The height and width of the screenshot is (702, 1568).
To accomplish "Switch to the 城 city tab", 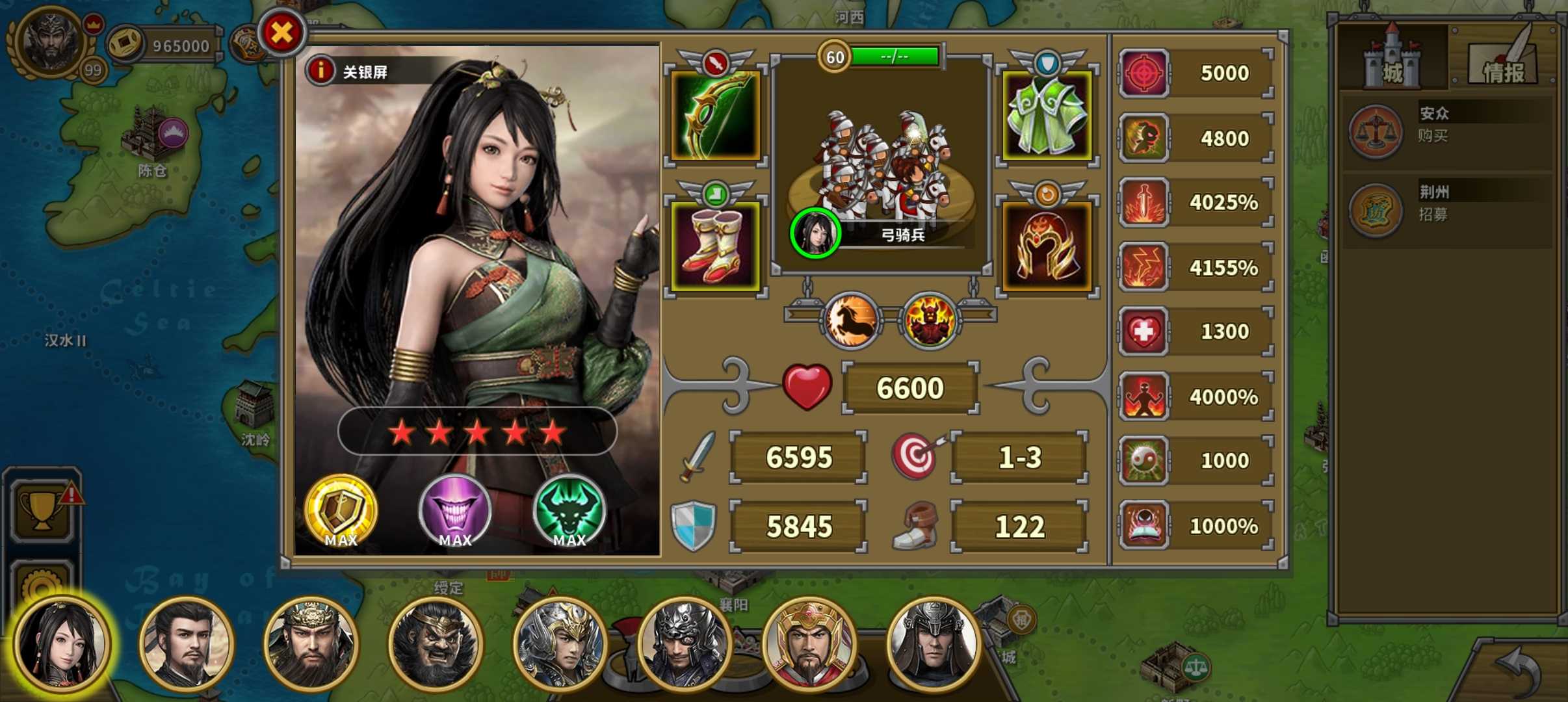I will point(1391,60).
